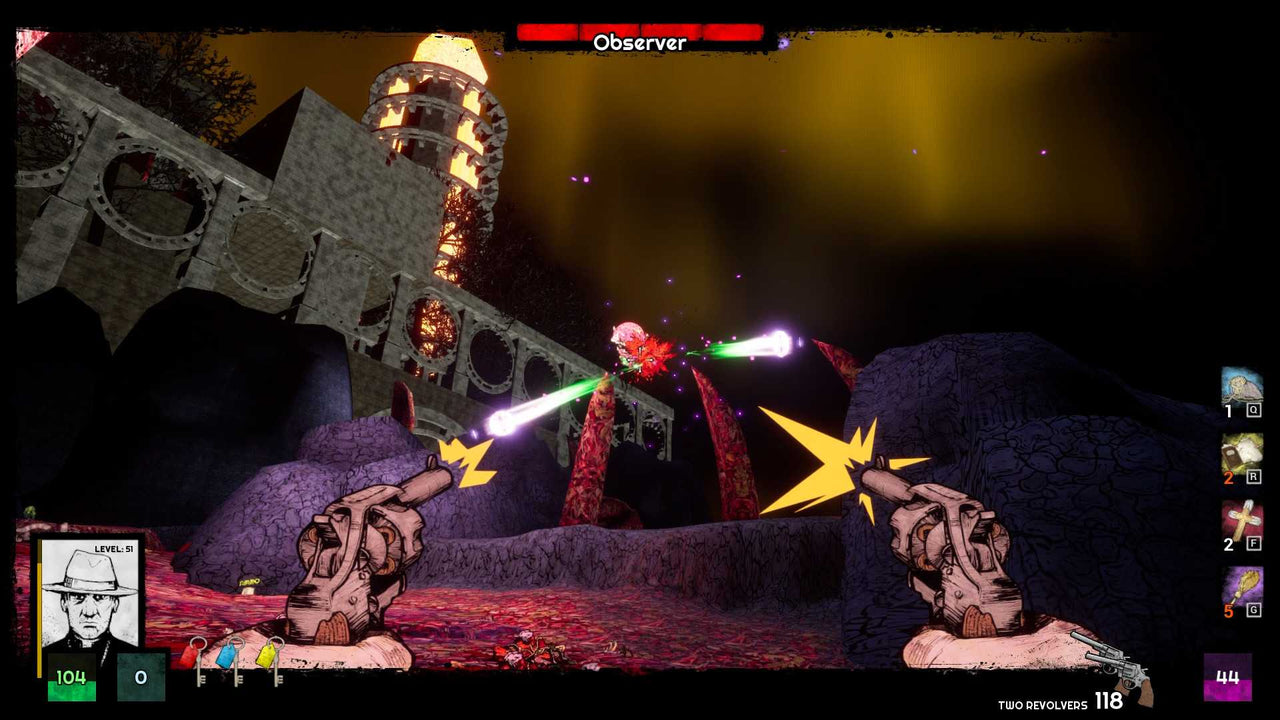Click the Observer boss name banner
The image size is (1280, 720).
(640, 42)
